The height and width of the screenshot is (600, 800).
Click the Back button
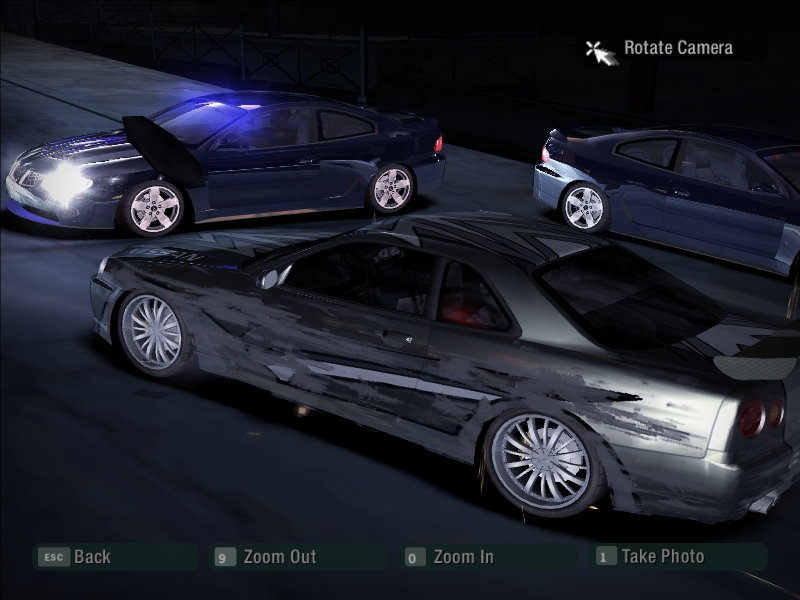[x=91, y=557]
